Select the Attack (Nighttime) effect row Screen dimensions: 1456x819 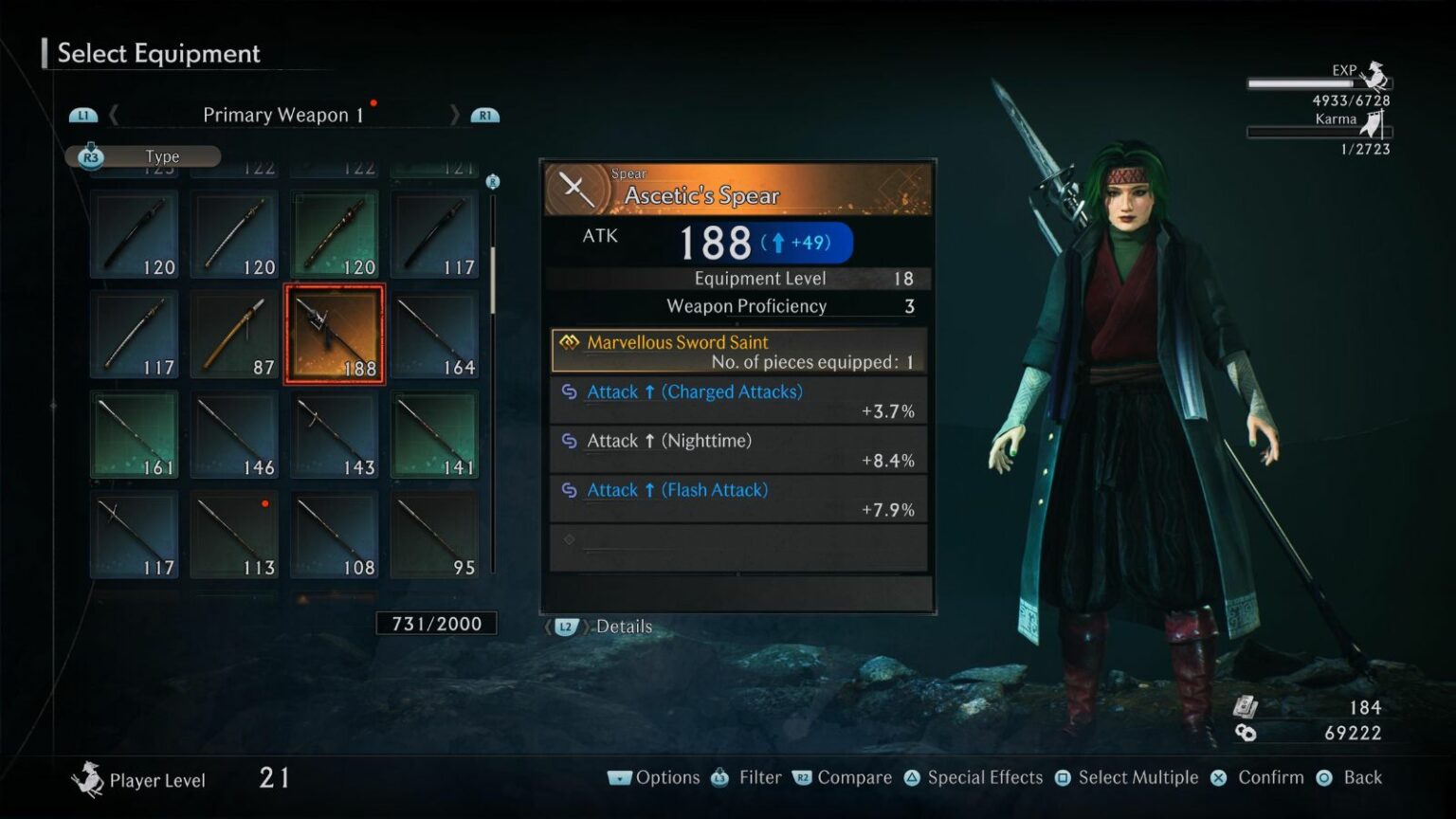click(x=738, y=450)
